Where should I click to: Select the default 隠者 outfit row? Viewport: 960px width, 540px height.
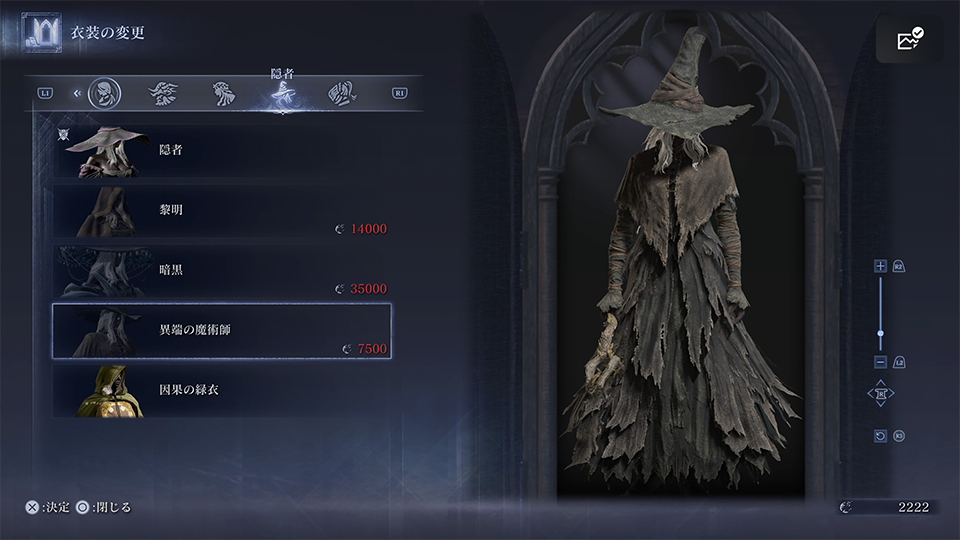coord(220,151)
